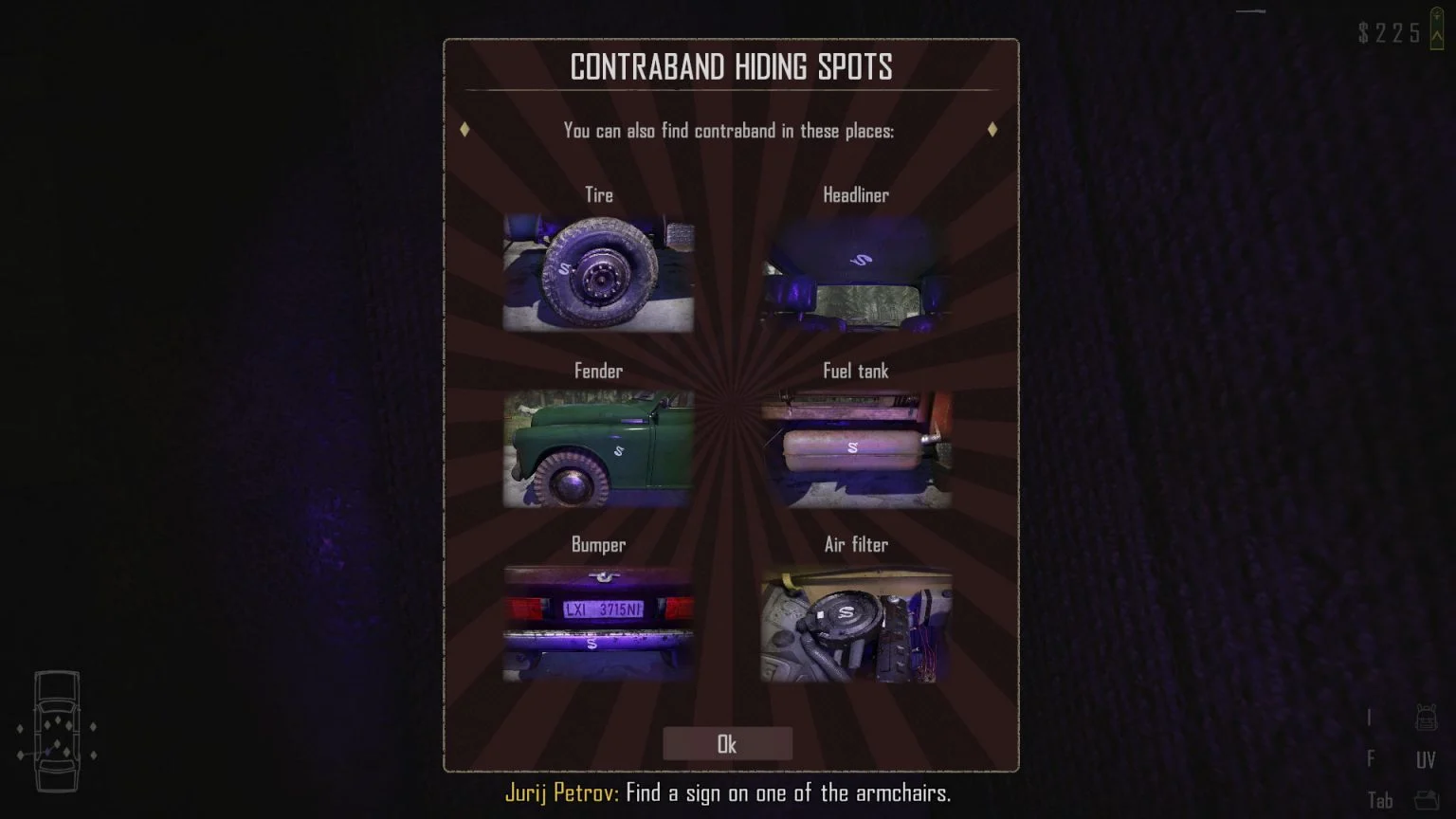This screenshot has width=1456, height=819.
Task: Click the diamond ornament left of the subtitle
Action: click(464, 130)
